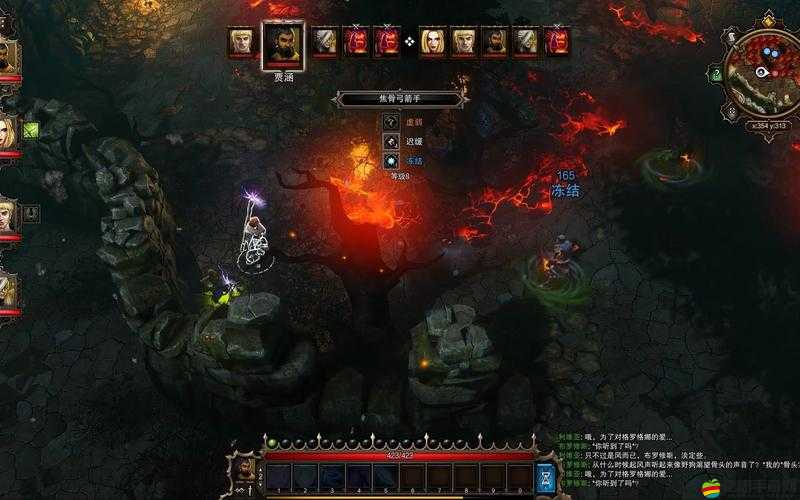Click the Weakened status icon under target name
Image resolution: width=800 pixels, height=500 pixels.
392,122
